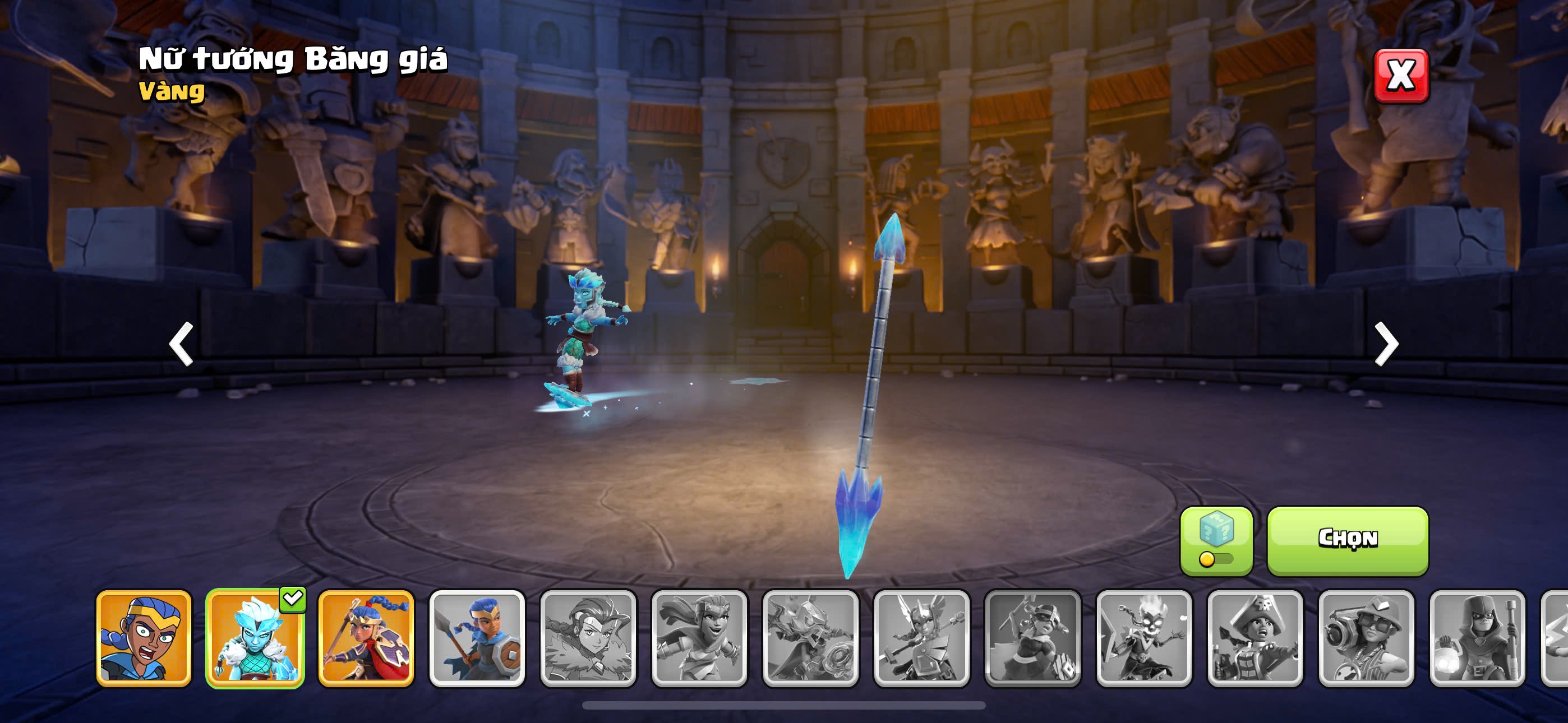Go to the previous skin with left arrow
The height and width of the screenshot is (723, 1568).
click(x=181, y=344)
